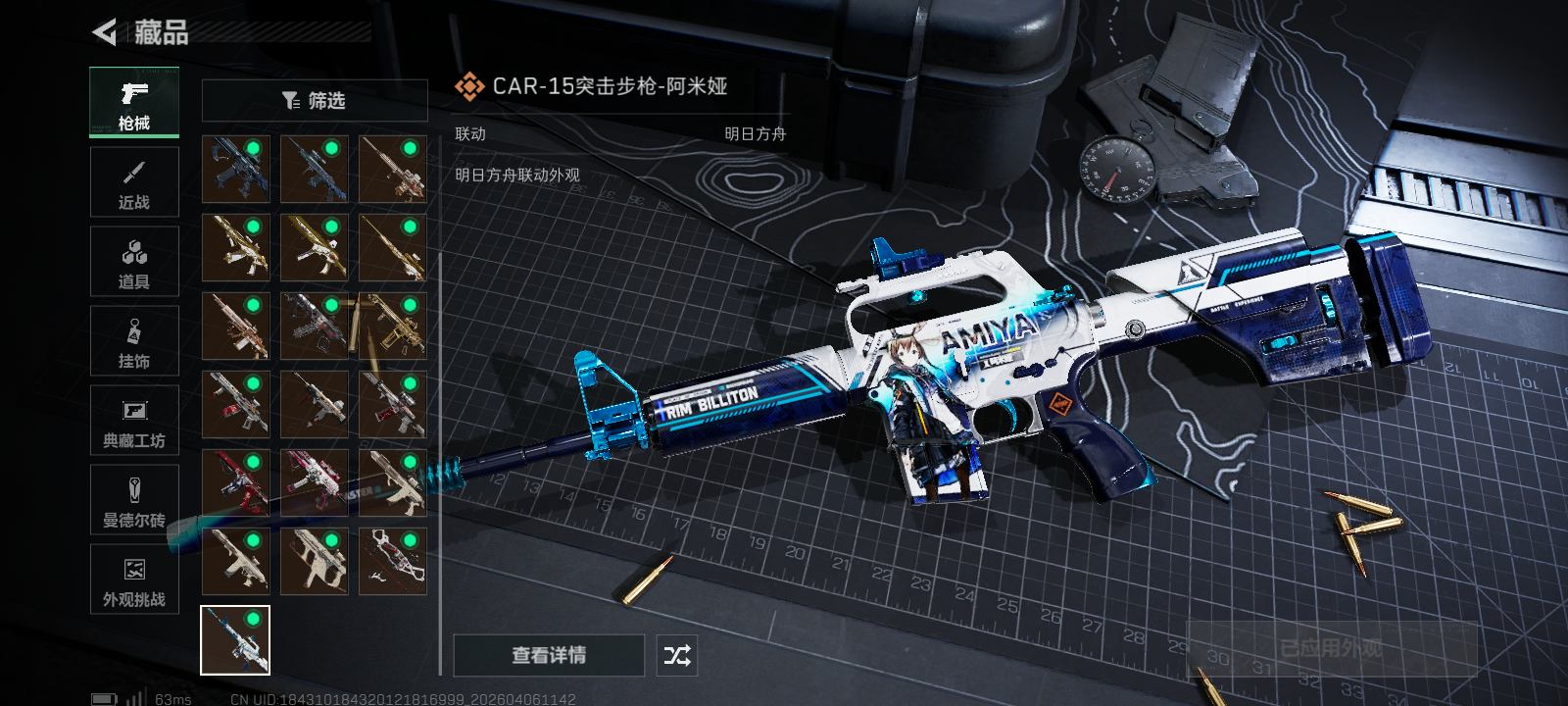
Task: Click the shuffle arrows button
Action: (677, 655)
